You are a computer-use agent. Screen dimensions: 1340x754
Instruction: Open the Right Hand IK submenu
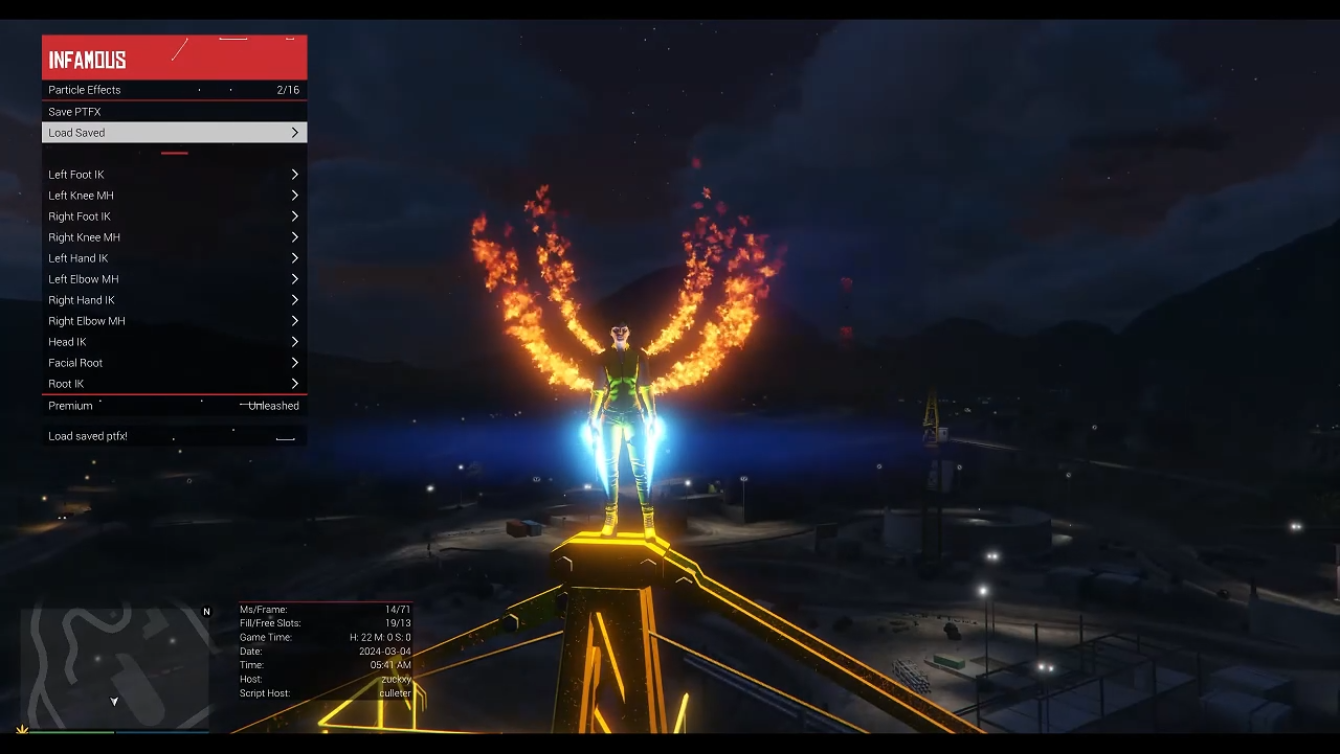(174, 301)
